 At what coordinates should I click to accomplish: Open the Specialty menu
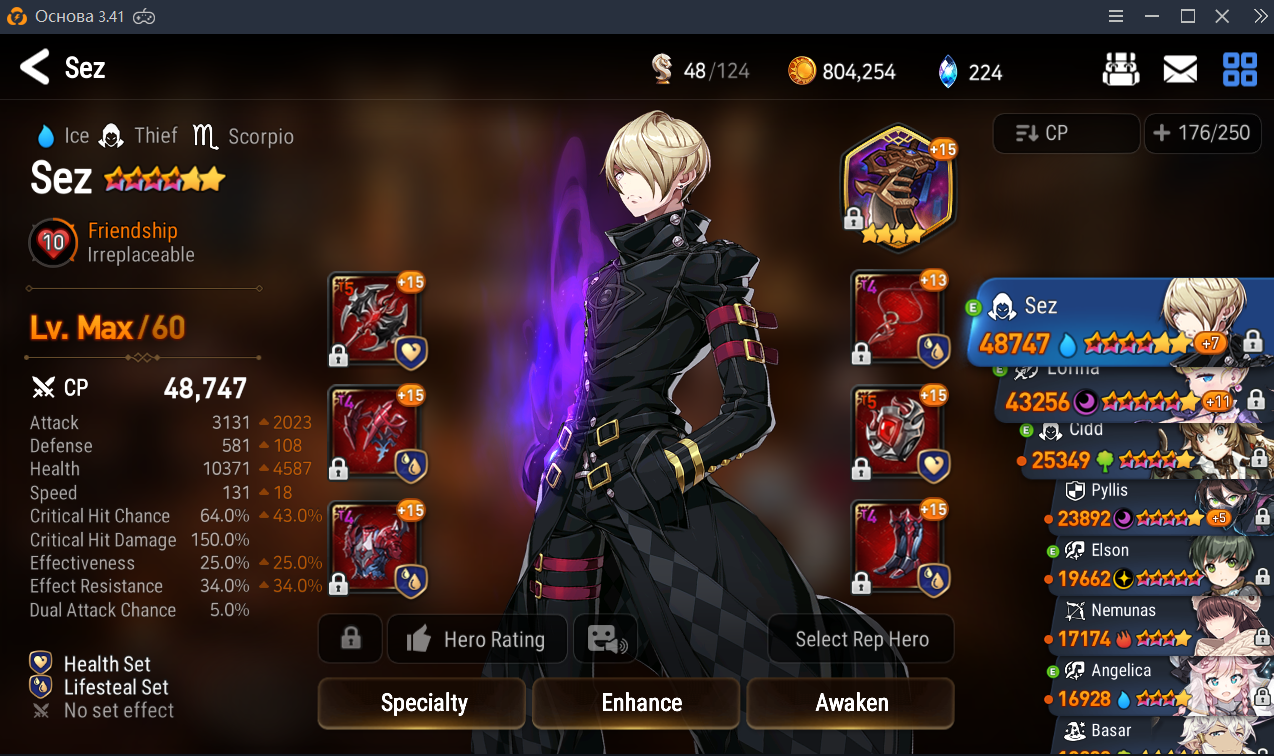tap(423, 703)
